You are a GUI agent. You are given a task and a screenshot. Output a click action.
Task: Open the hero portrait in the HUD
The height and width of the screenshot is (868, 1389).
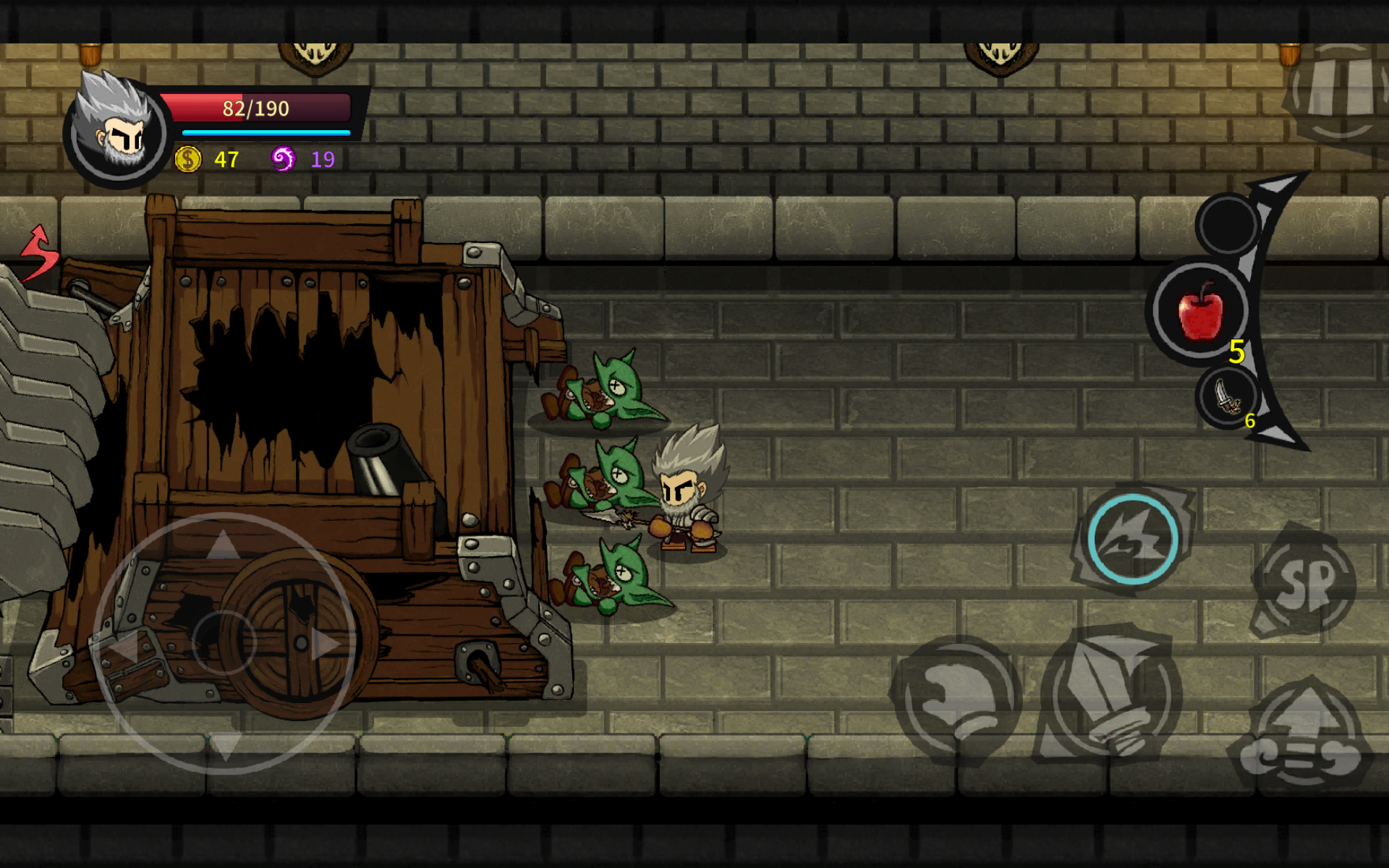click(x=117, y=130)
